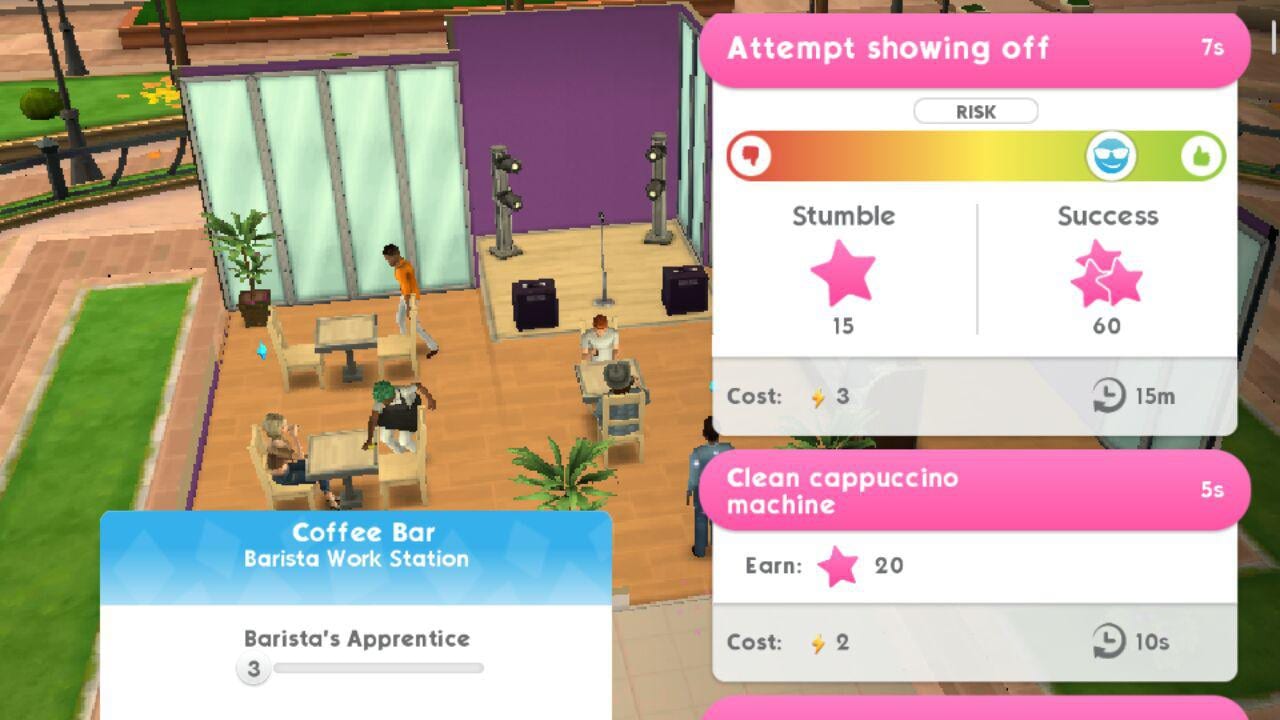Open the Coffee Bar work station panel
The width and height of the screenshot is (1280, 720).
pos(356,546)
